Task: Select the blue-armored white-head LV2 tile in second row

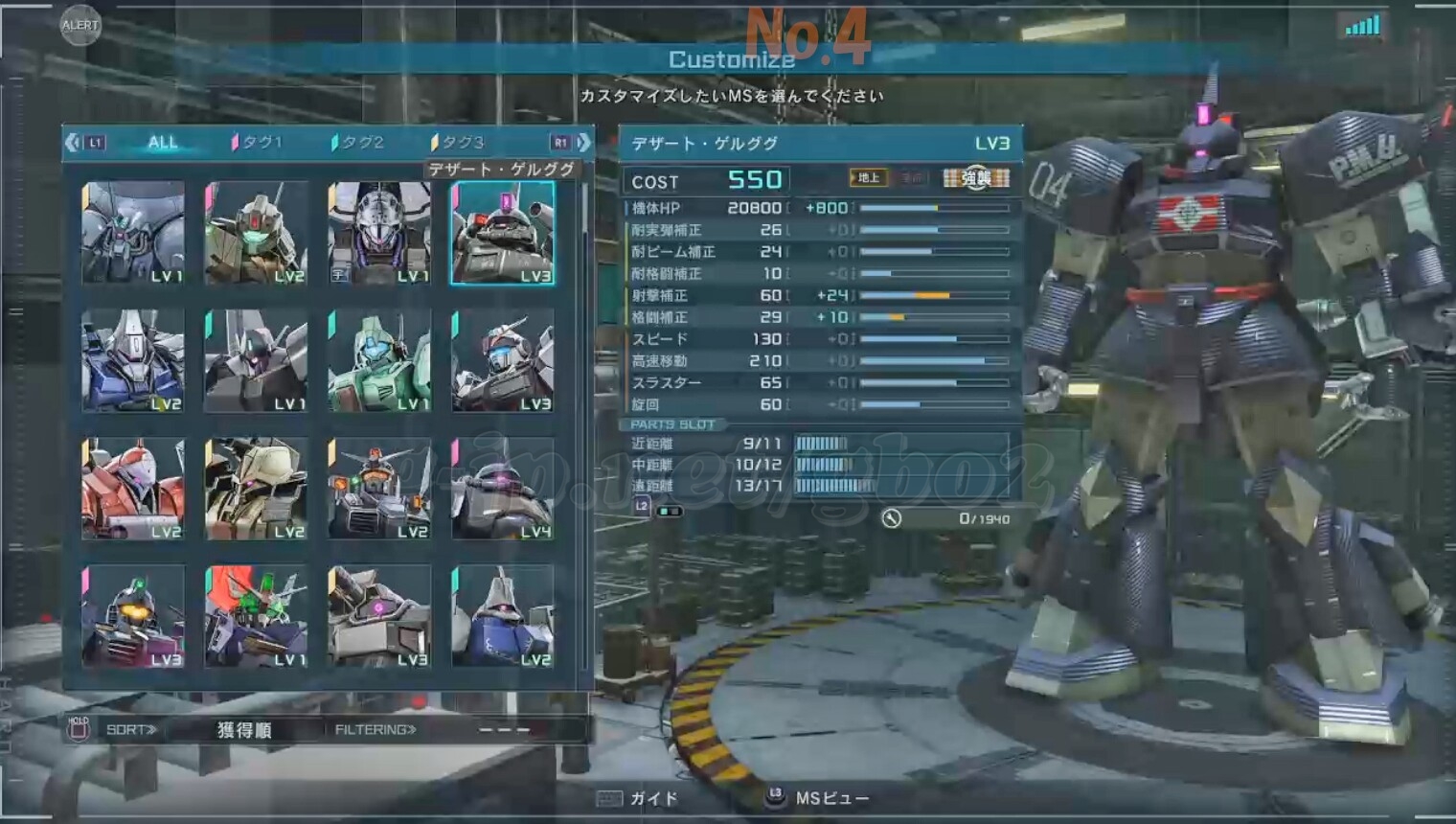Action: coord(133,360)
